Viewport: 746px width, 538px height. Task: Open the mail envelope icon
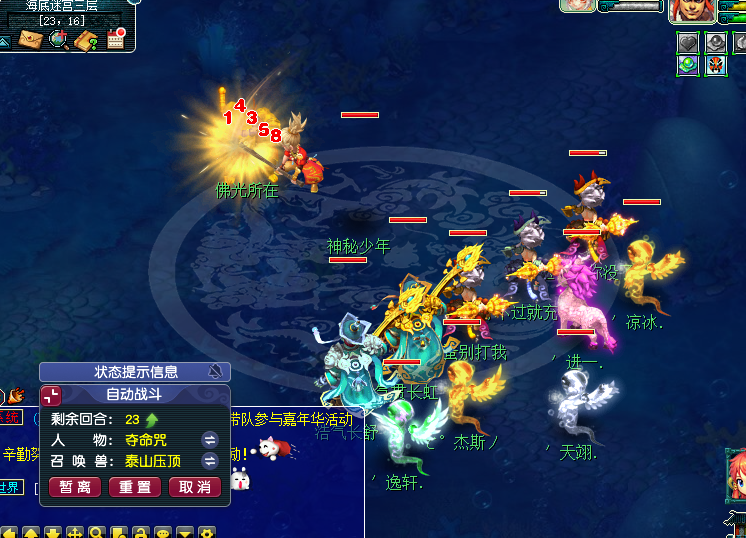pyautogui.click(x=30, y=39)
